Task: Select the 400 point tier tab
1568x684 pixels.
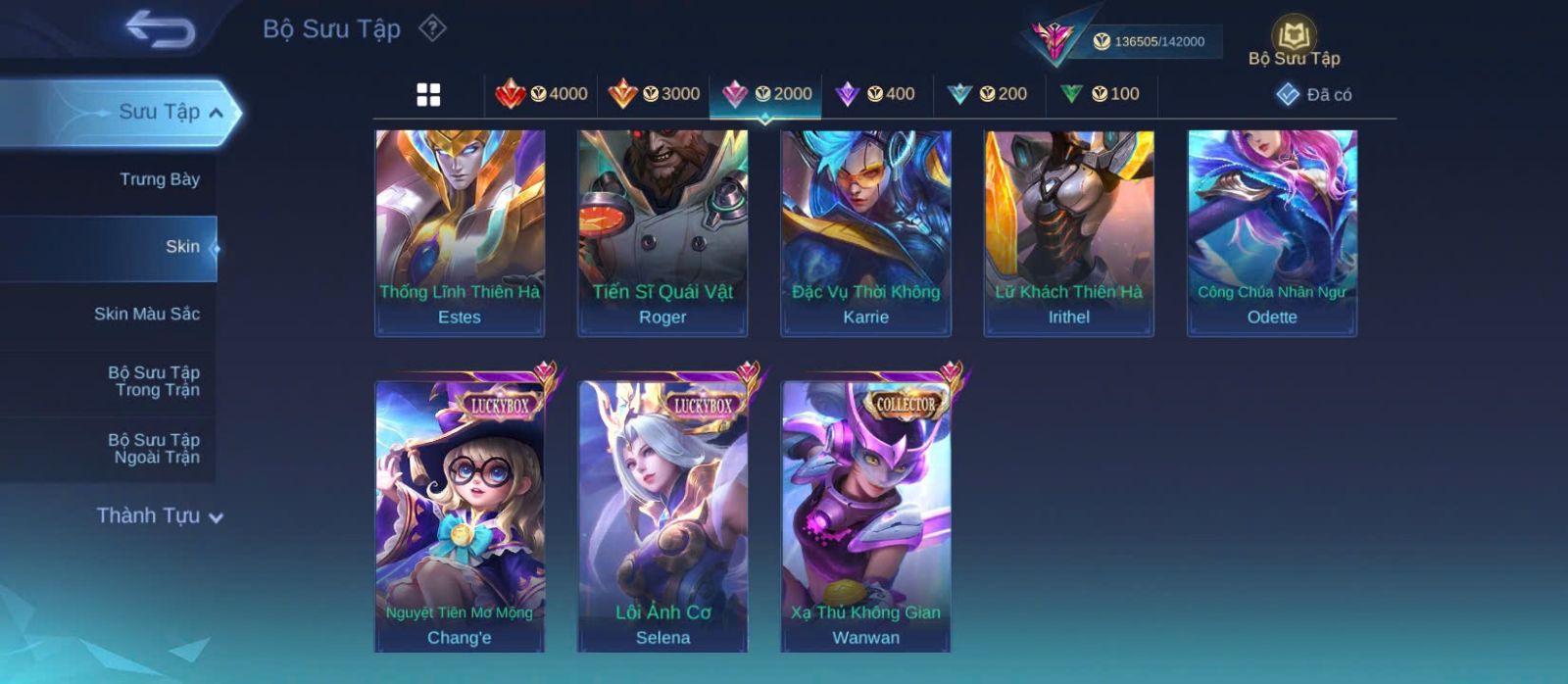Action: click(876, 94)
